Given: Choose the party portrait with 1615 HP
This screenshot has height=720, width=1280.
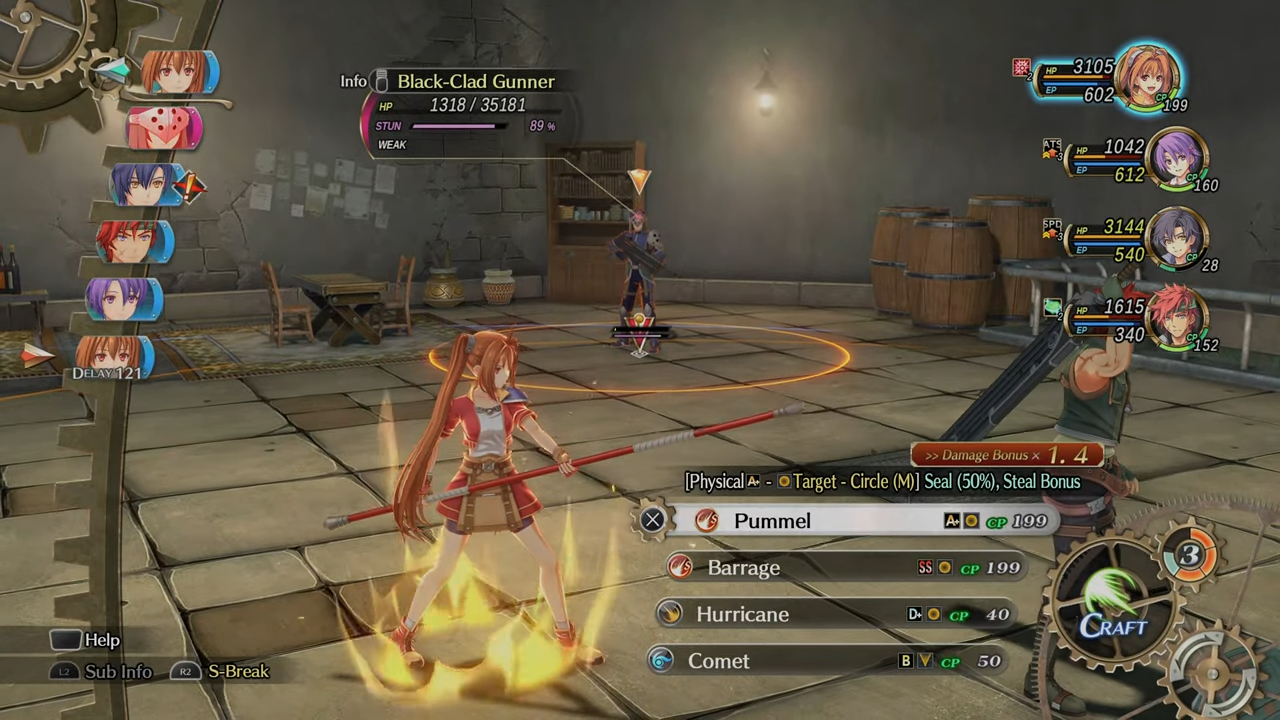Looking at the screenshot, I should coord(1178,319).
